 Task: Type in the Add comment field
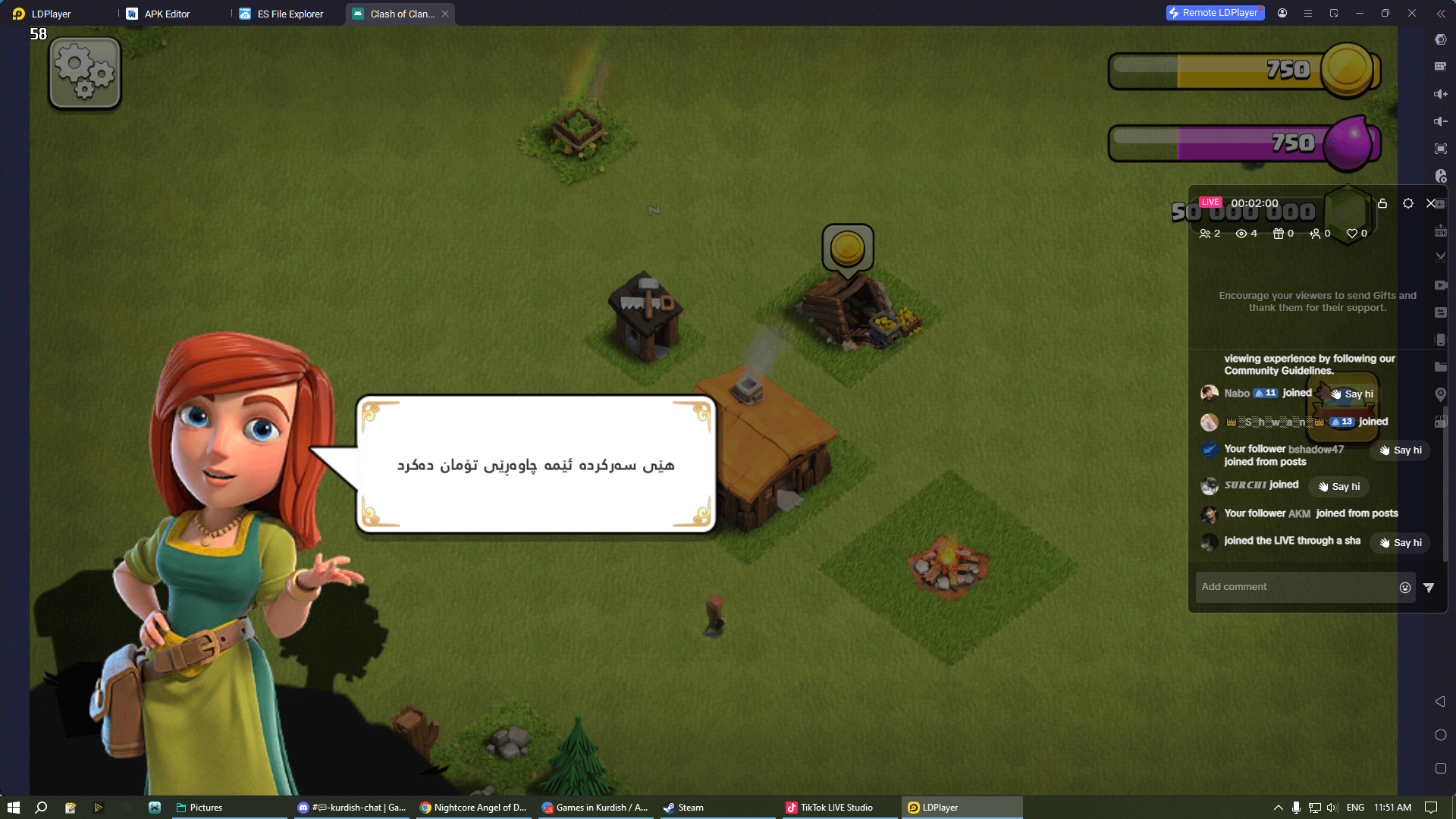click(x=1289, y=587)
